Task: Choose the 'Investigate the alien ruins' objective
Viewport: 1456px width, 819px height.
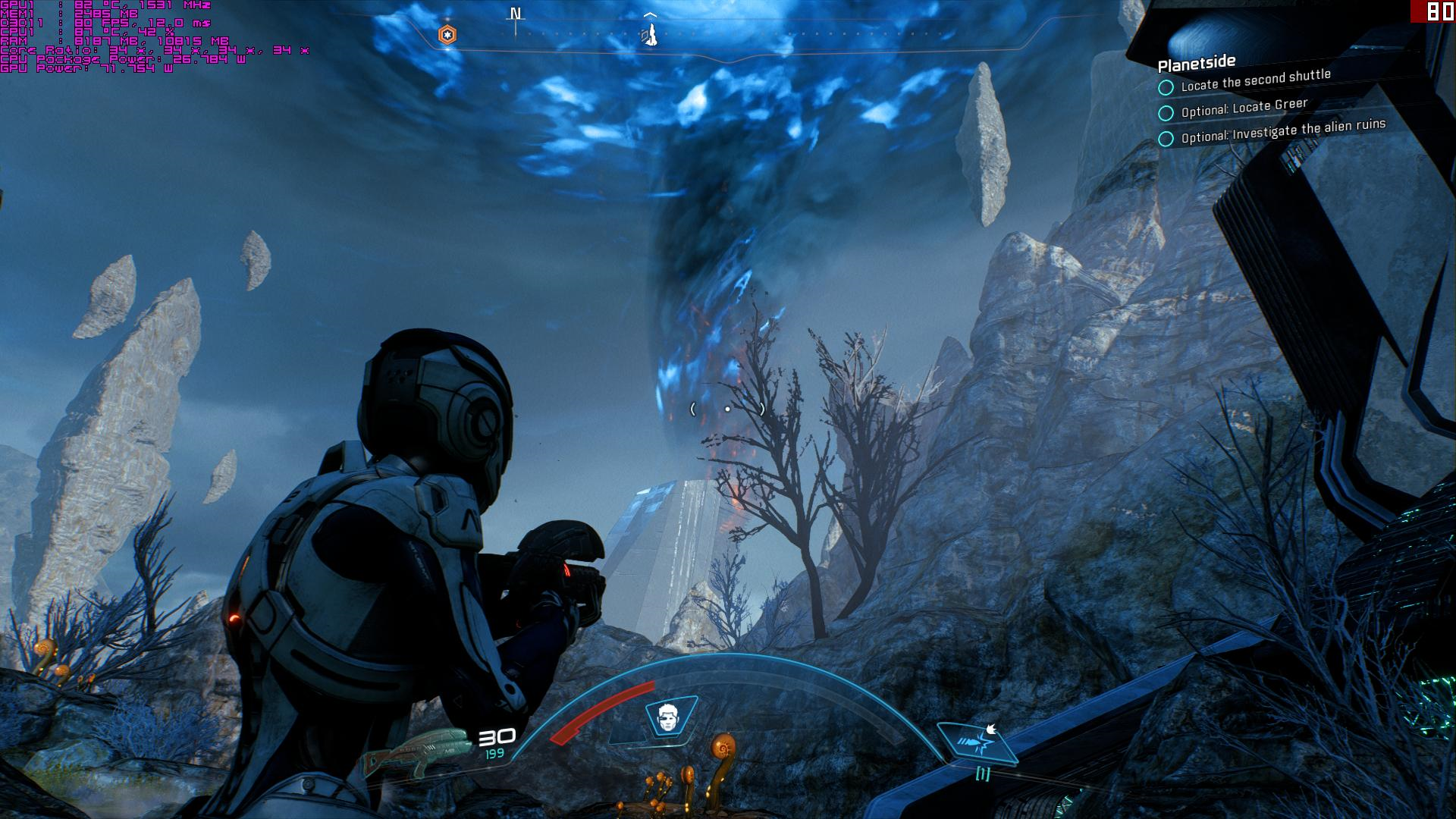Action: coord(1283,130)
